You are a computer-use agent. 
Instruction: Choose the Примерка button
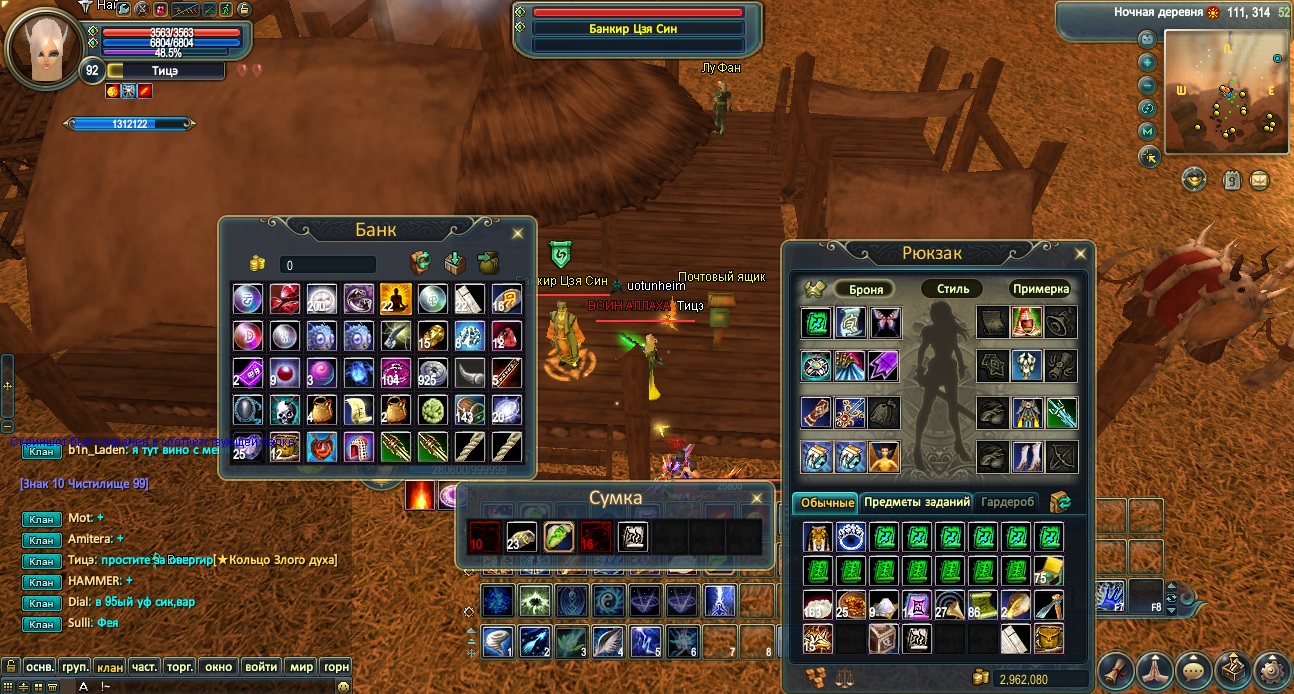(1040, 289)
